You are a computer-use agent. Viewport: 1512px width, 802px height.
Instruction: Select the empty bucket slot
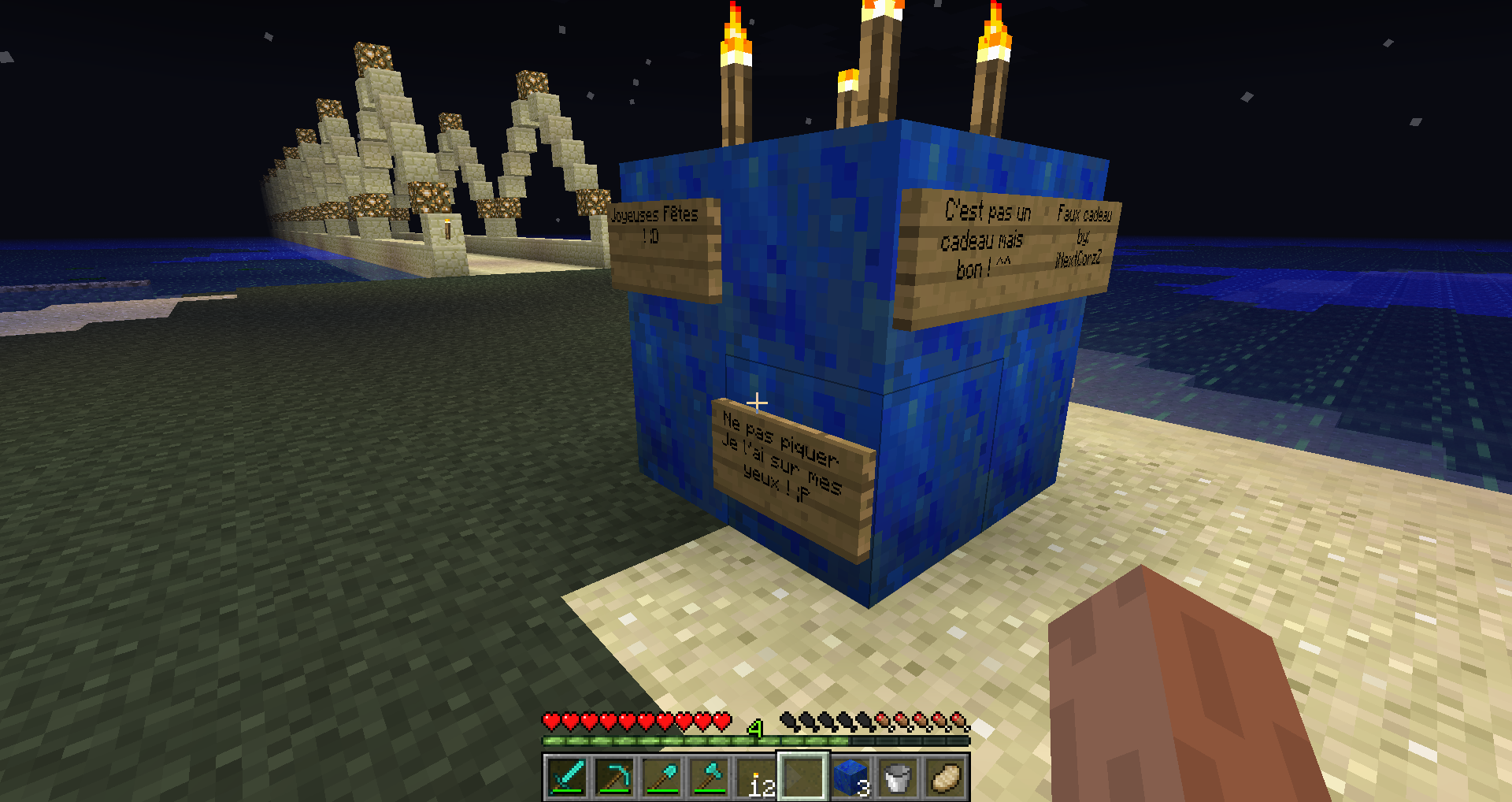tap(898, 778)
